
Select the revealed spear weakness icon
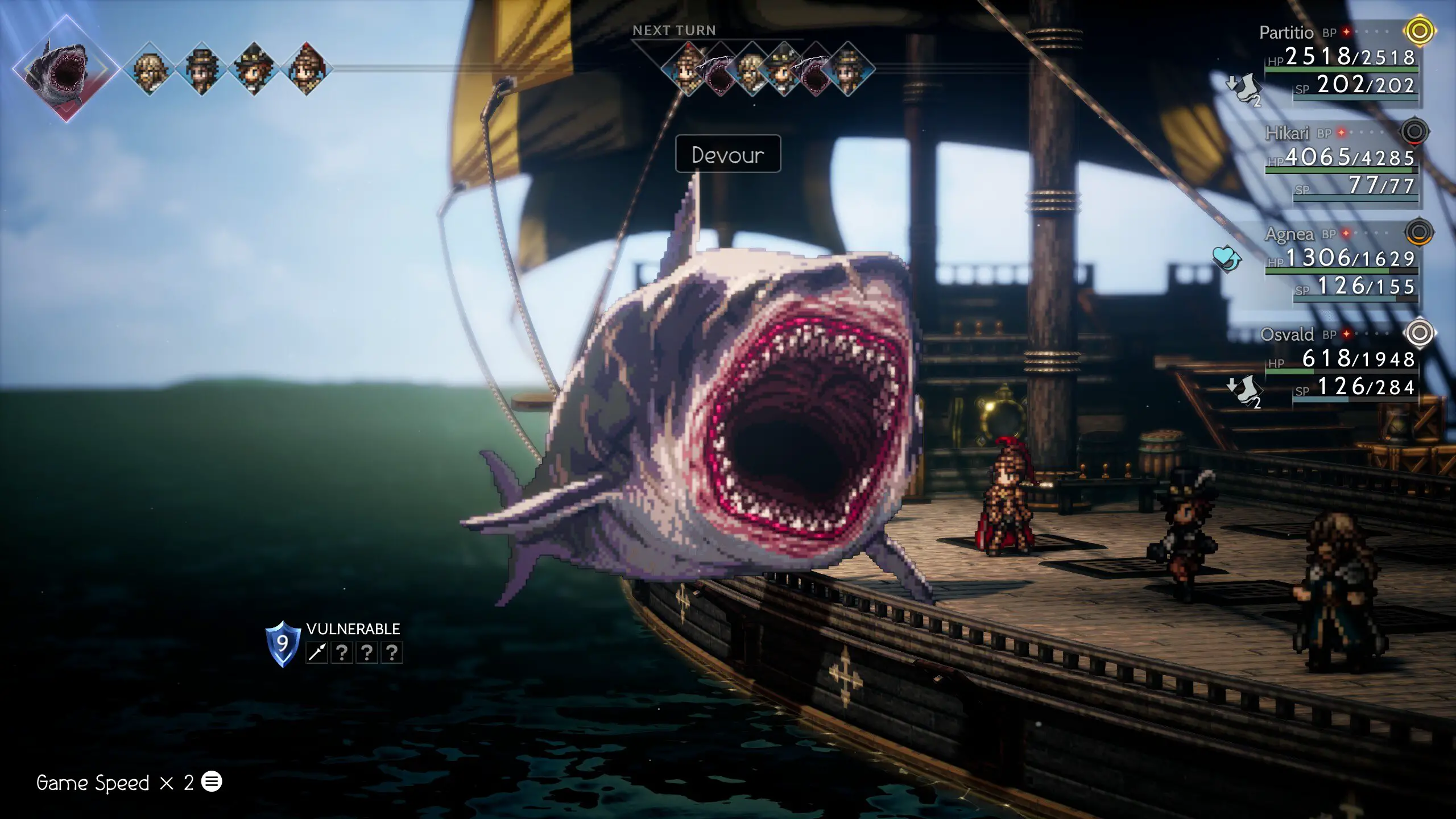tap(317, 652)
